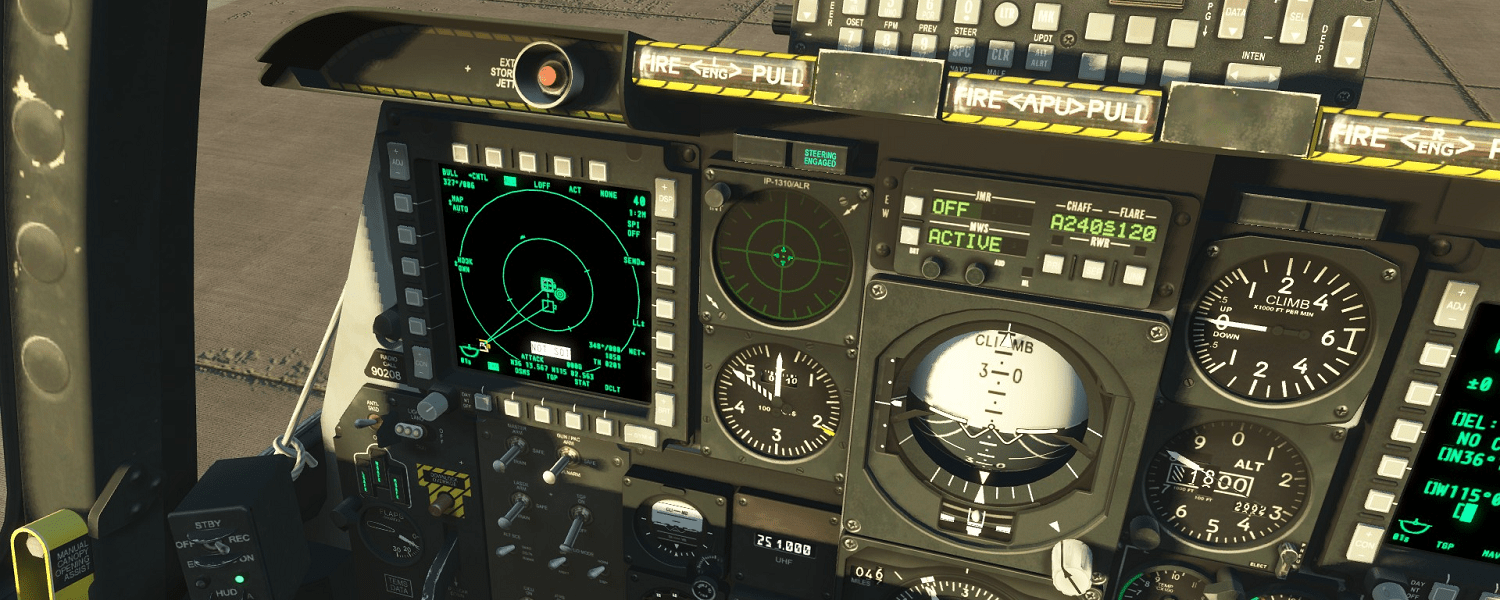Click the left MFCD ADJ rocker
The width and height of the screenshot is (1500, 600).
(x=398, y=160)
